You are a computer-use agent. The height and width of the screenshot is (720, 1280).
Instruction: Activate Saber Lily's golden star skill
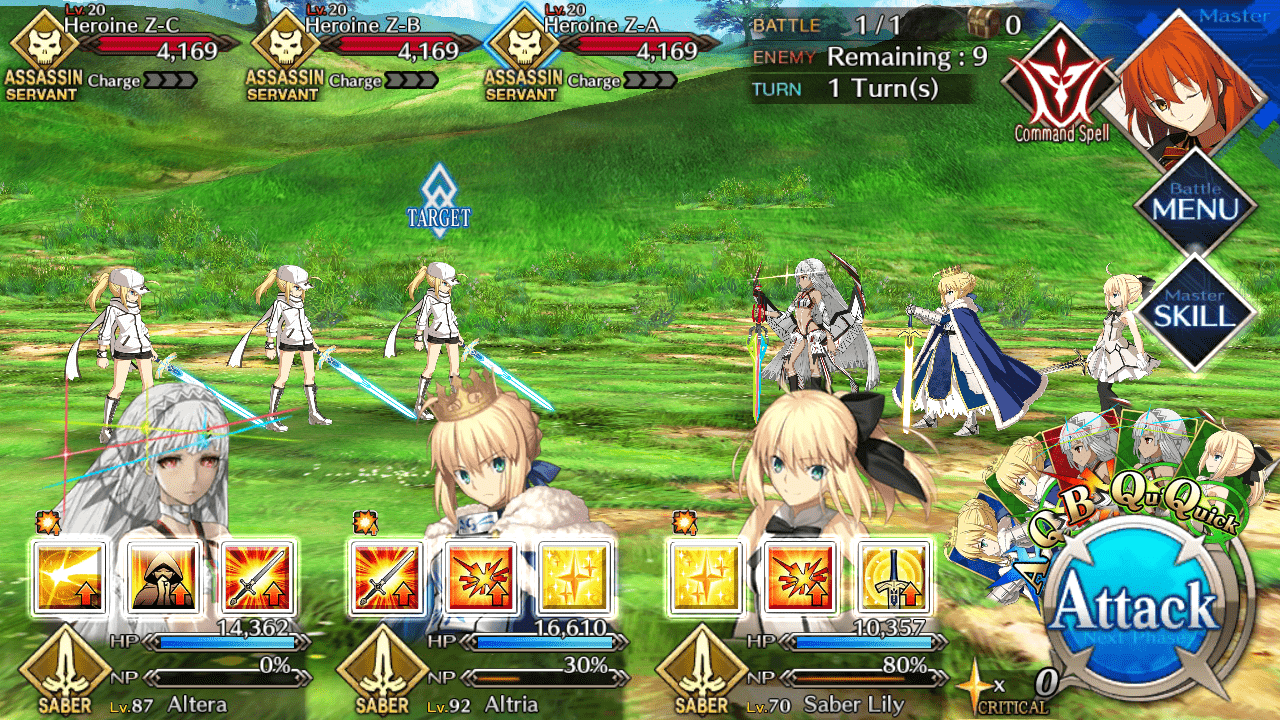pos(706,578)
